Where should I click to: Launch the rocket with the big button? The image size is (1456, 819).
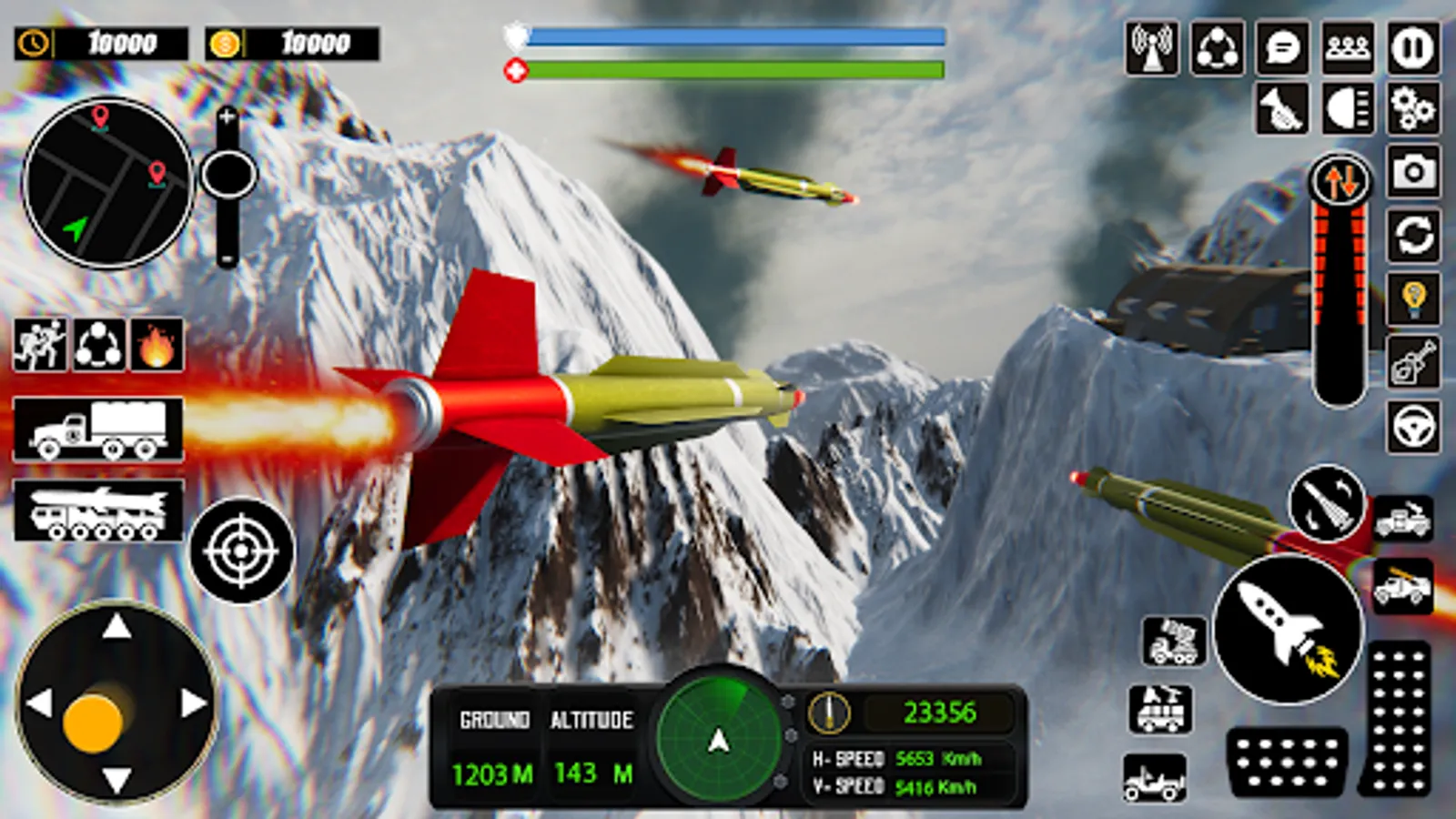[1288, 630]
